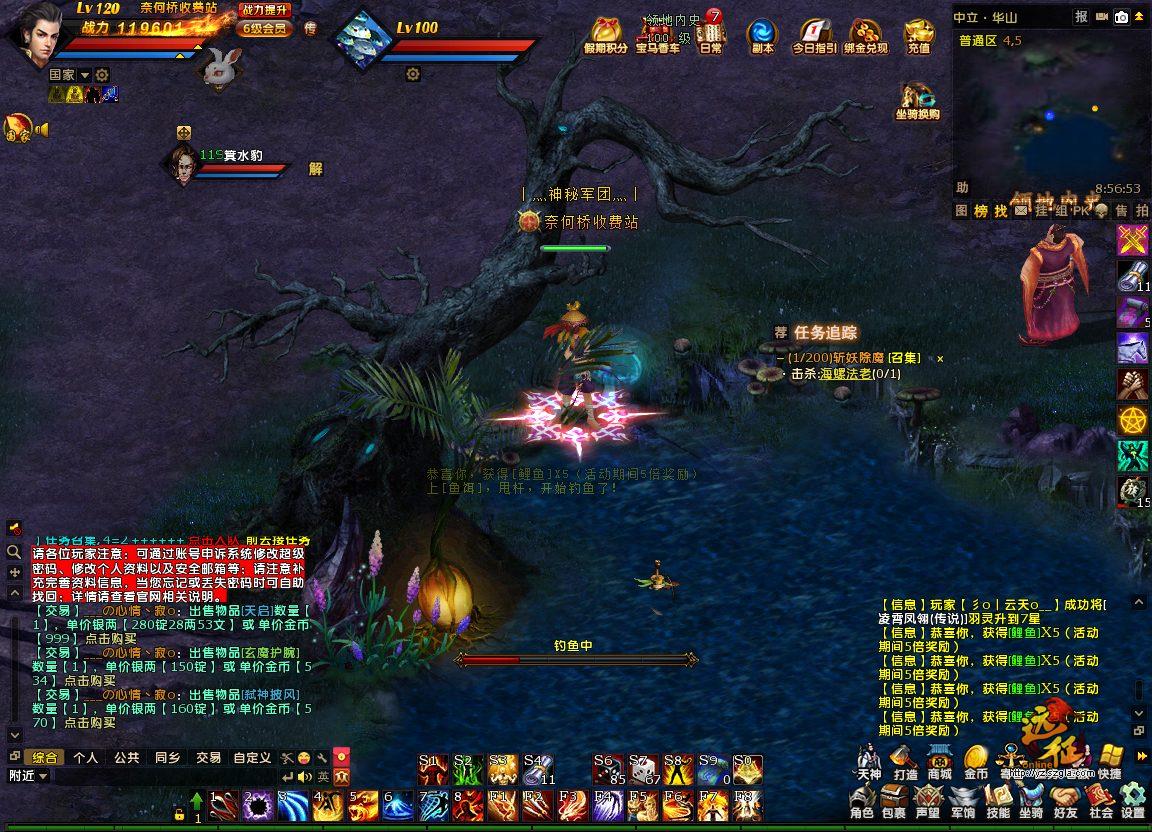Open the 角色 character panel

862,801
